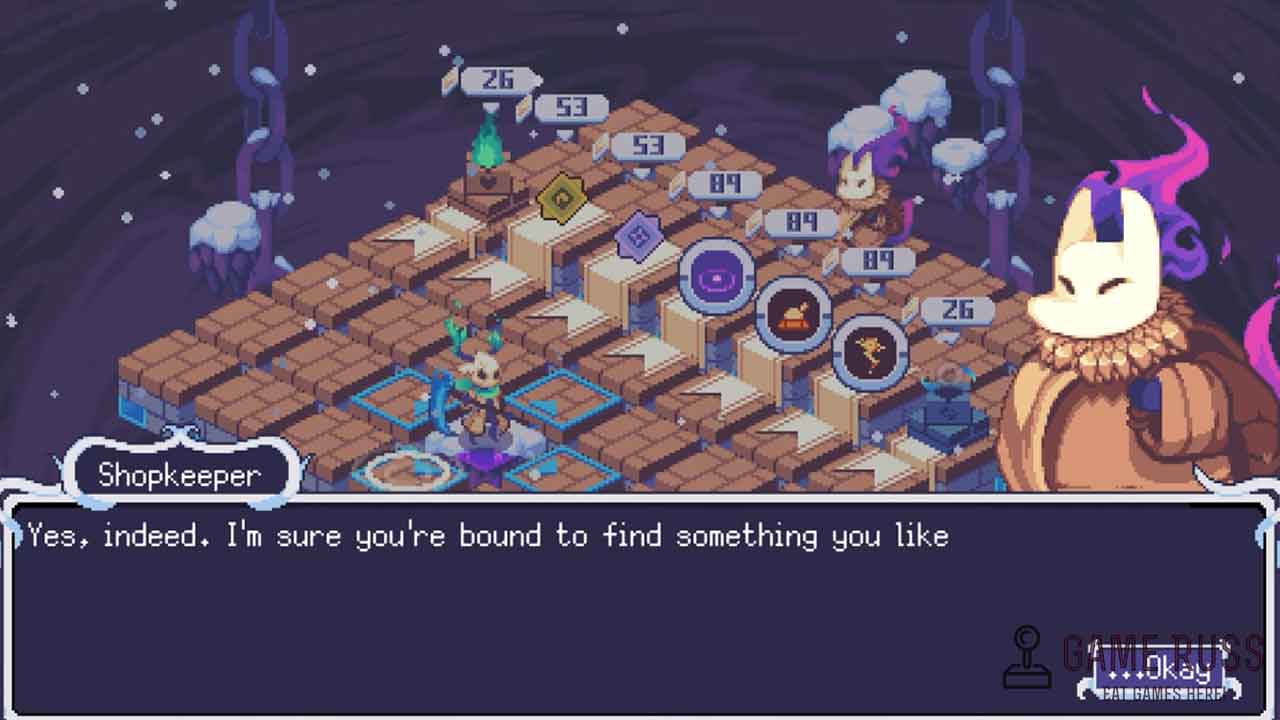Select the orange dish relic icon
This screenshot has height=720, width=1280.
[x=793, y=315]
